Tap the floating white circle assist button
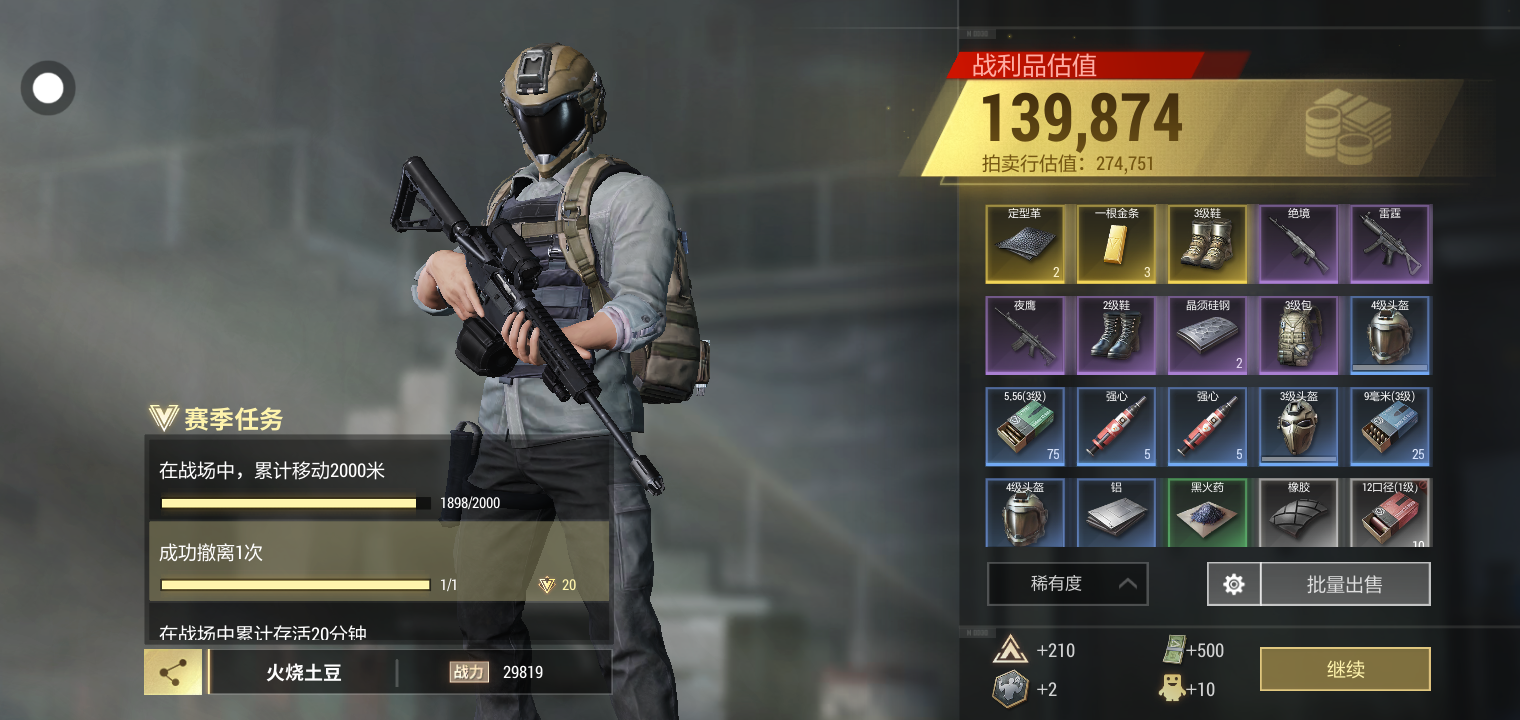The image size is (1520, 720). click(x=48, y=88)
